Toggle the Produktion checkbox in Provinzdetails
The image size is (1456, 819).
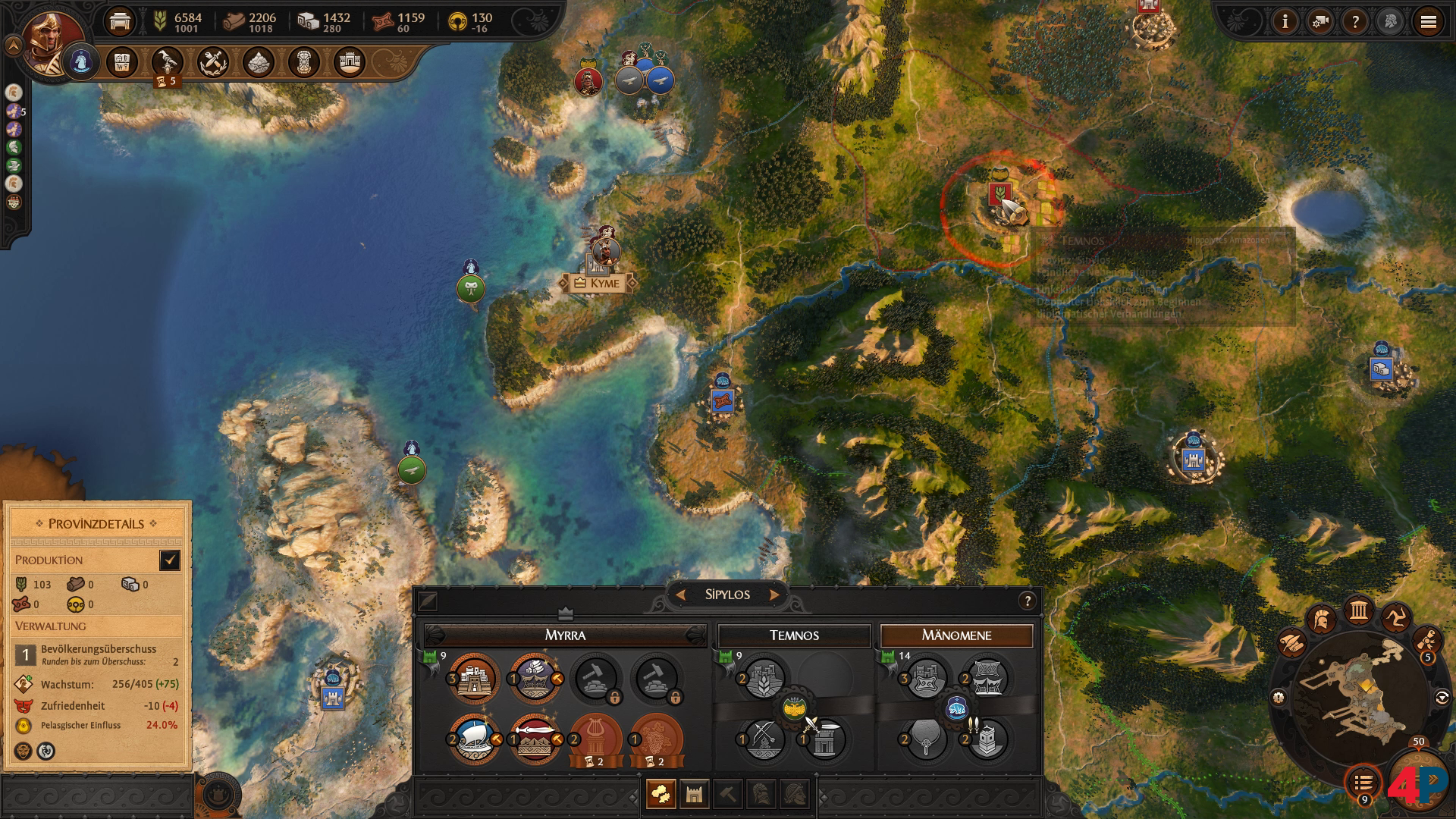tap(169, 560)
